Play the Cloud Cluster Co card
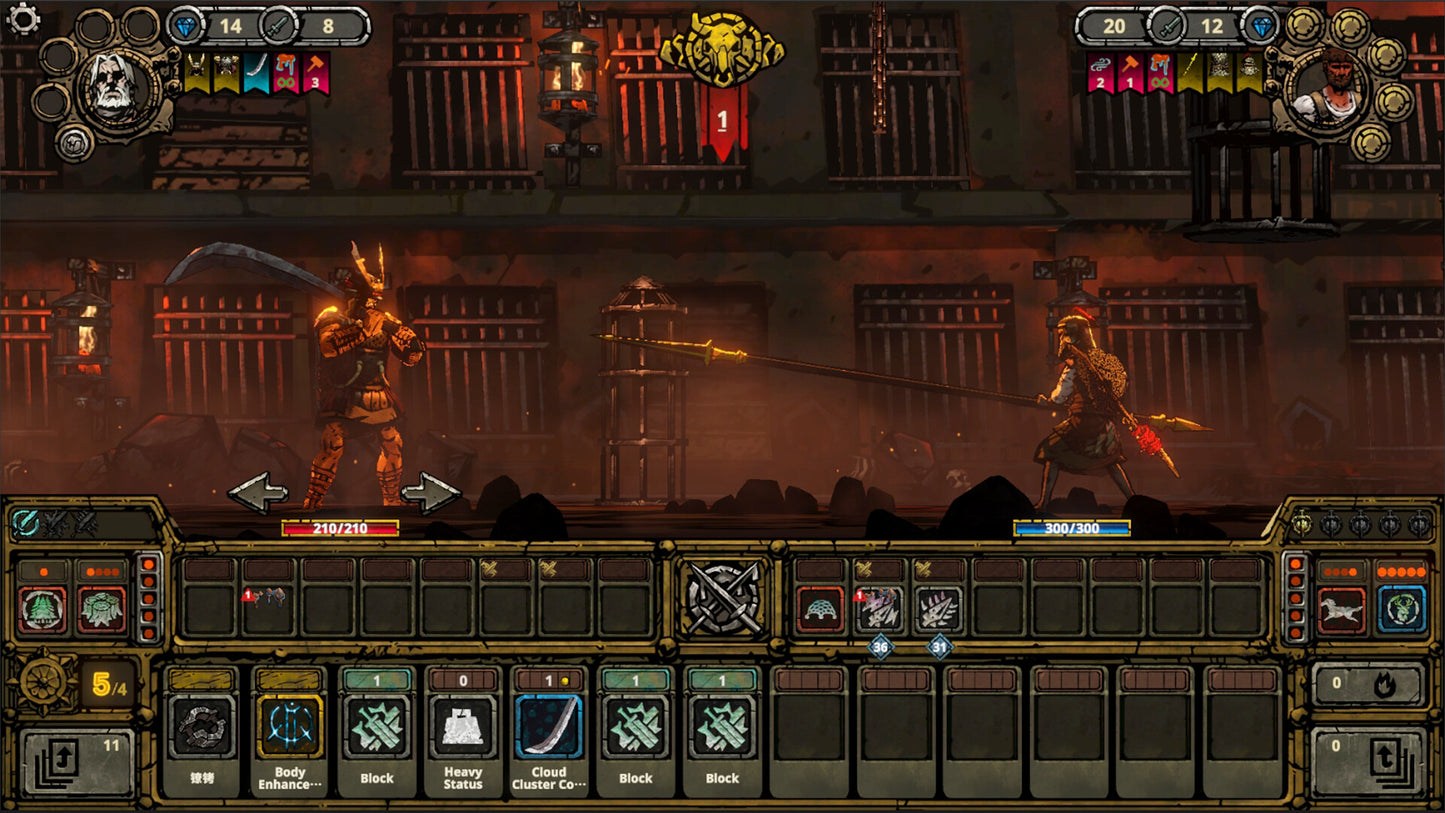Image resolution: width=1445 pixels, height=813 pixels. tap(548, 737)
